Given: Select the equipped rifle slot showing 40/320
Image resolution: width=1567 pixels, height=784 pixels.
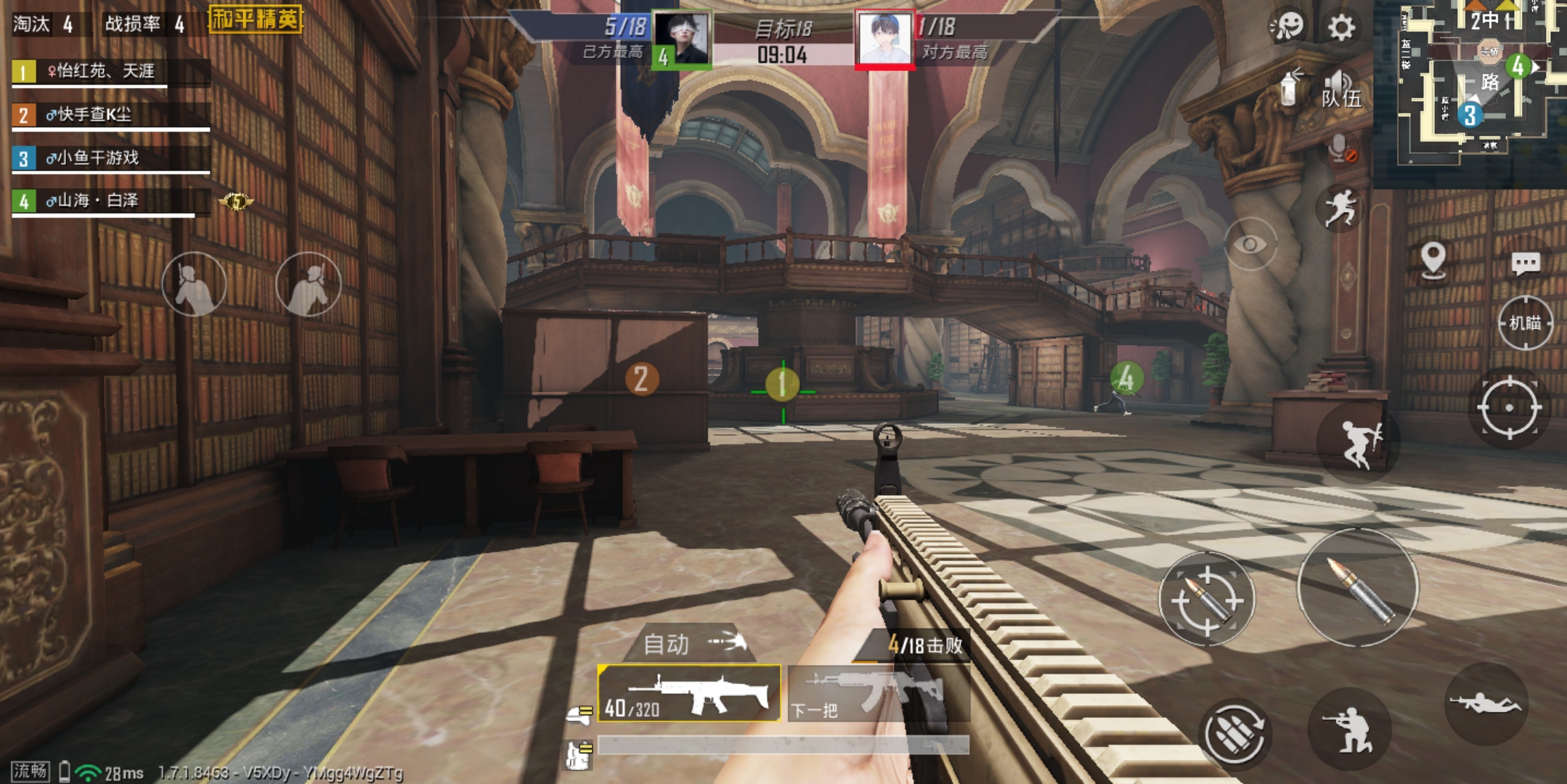Looking at the screenshot, I should [x=688, y=693].
